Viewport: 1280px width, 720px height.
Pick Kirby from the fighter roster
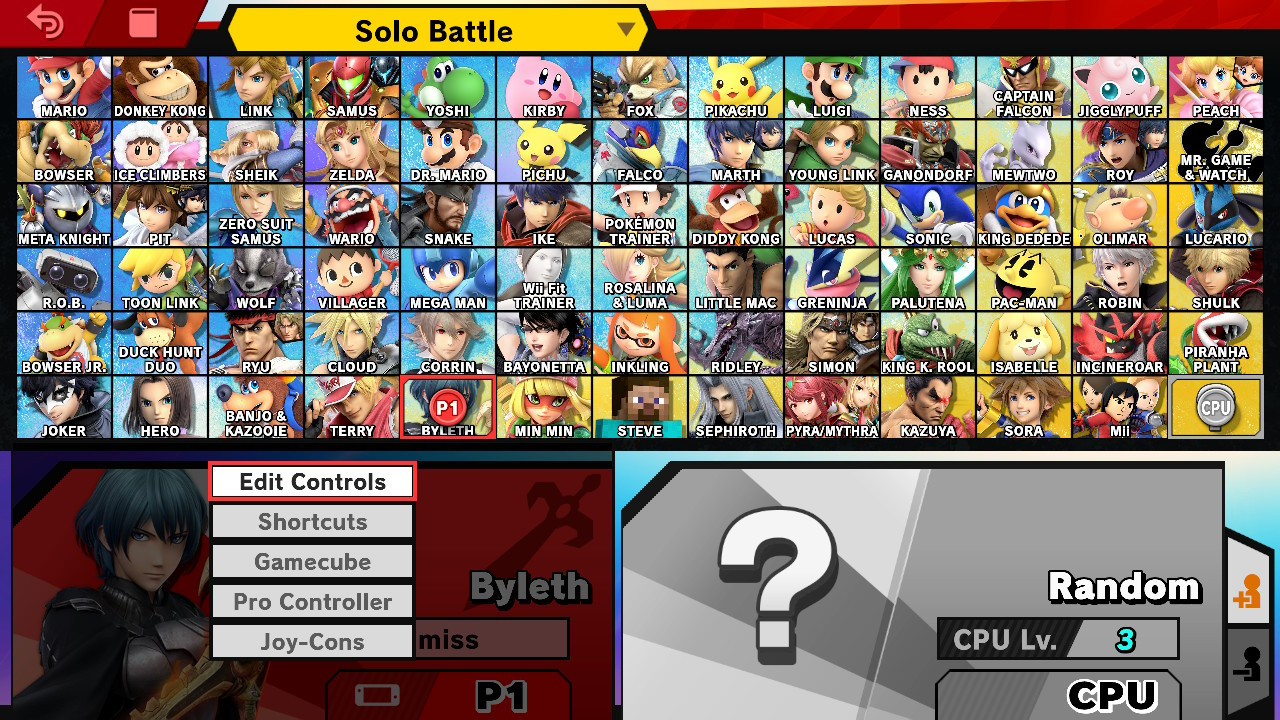tap(543, 87)
